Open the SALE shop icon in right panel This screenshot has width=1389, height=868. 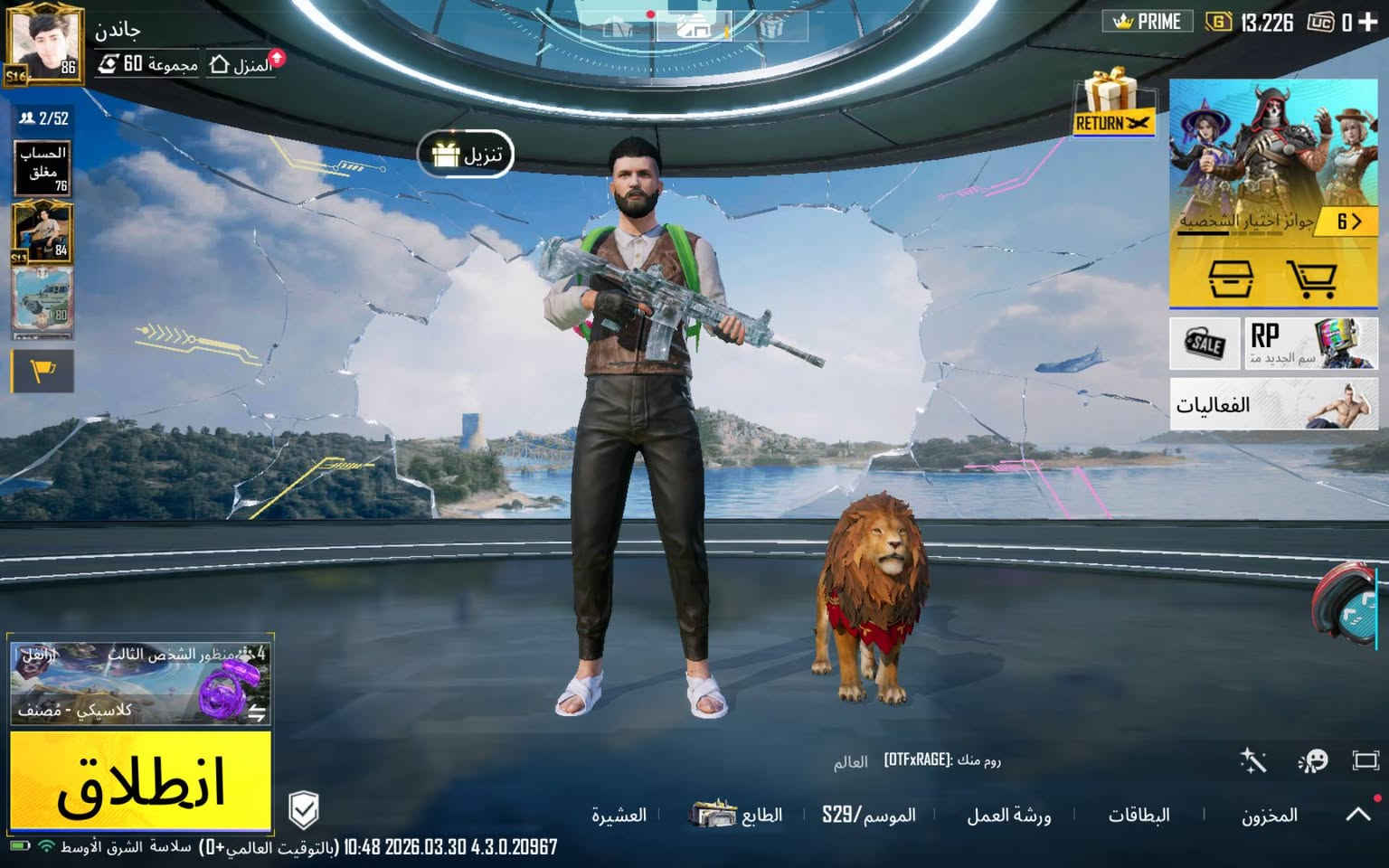coord(1204,344)
